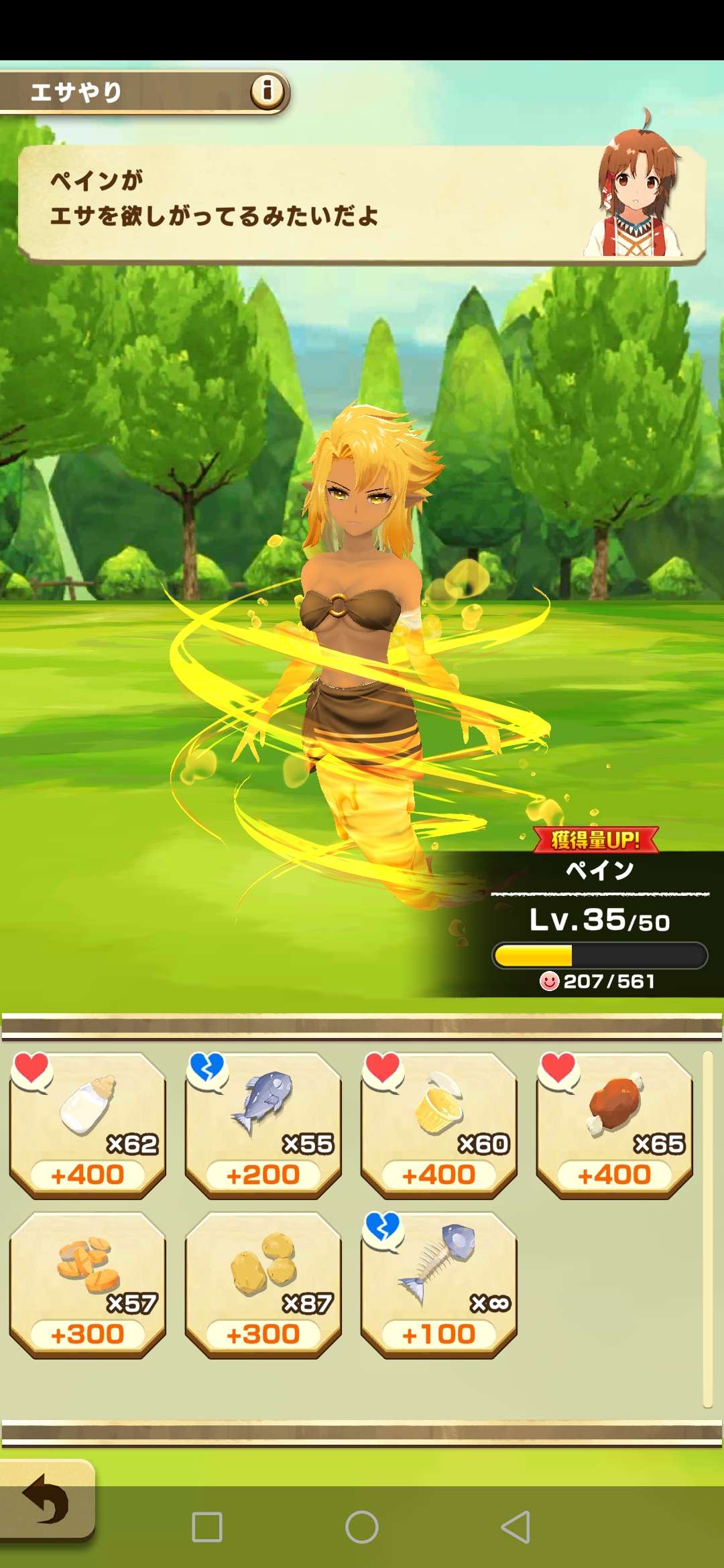Choose the pudding food item
This screenshot has height=1568, width=724.
pyautogui.click(x=438, y=1124)
